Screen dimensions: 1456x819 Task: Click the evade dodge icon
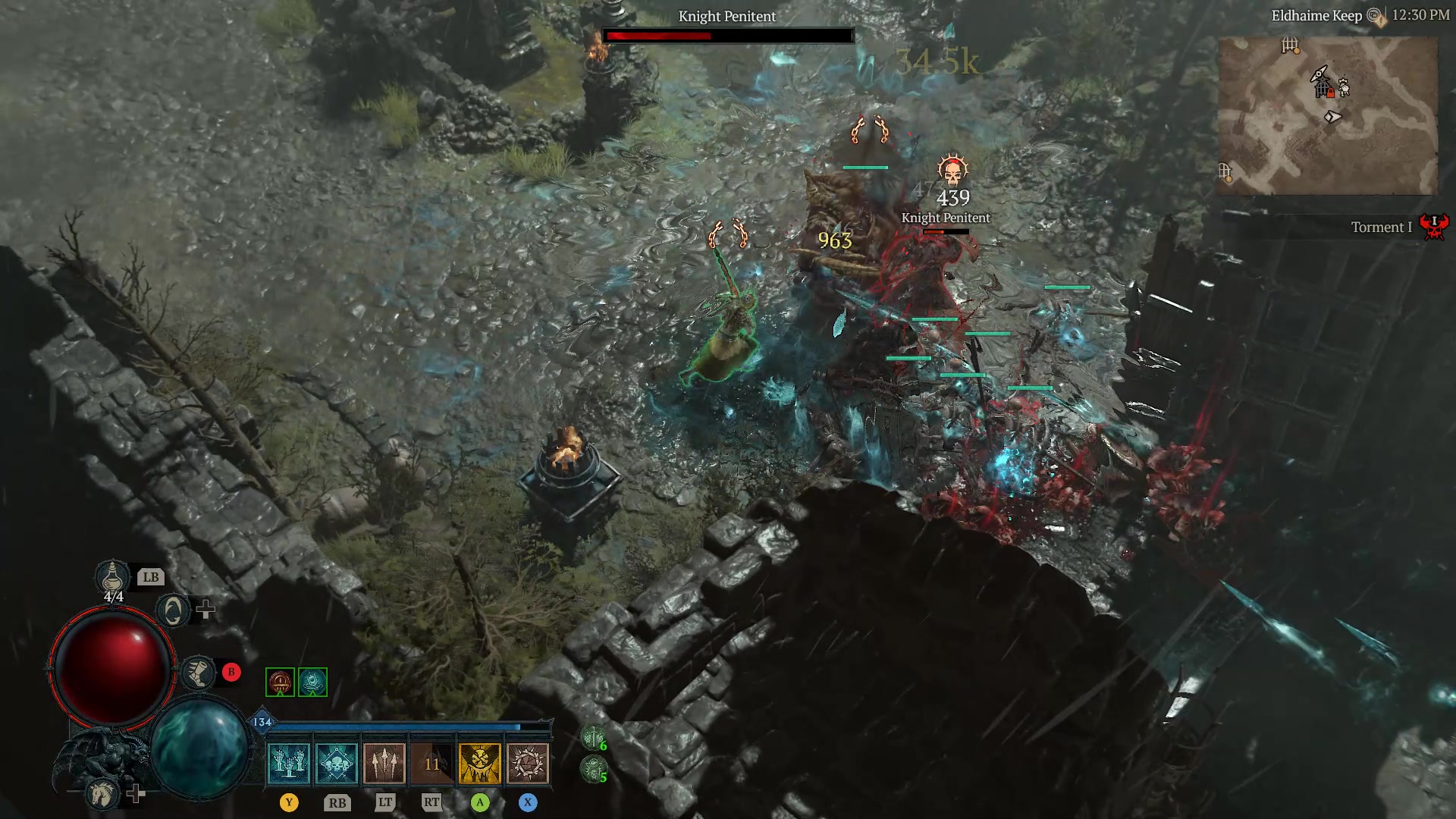point(173,610)
